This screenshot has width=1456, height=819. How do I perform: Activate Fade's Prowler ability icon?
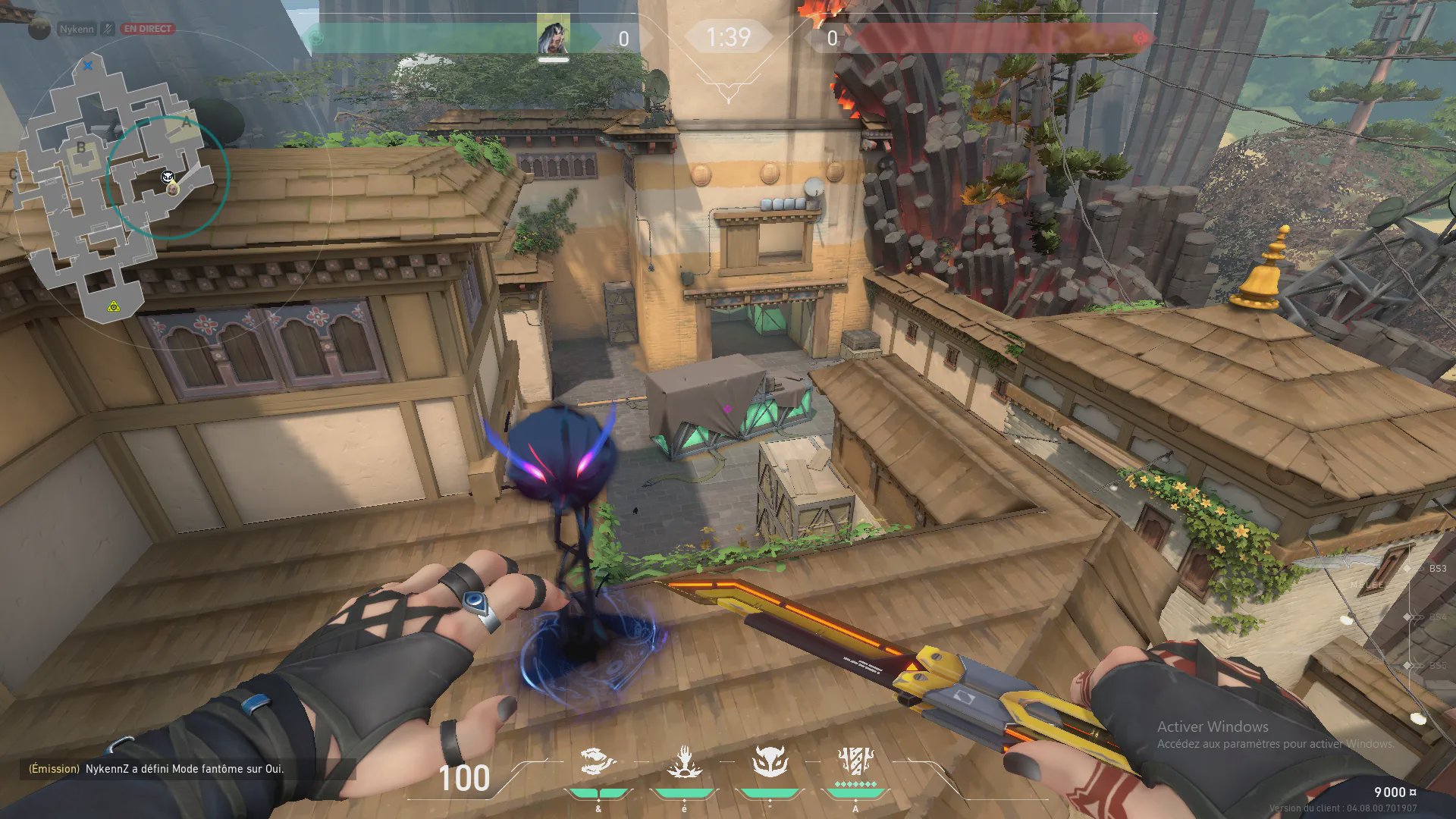tap(598, 761)
